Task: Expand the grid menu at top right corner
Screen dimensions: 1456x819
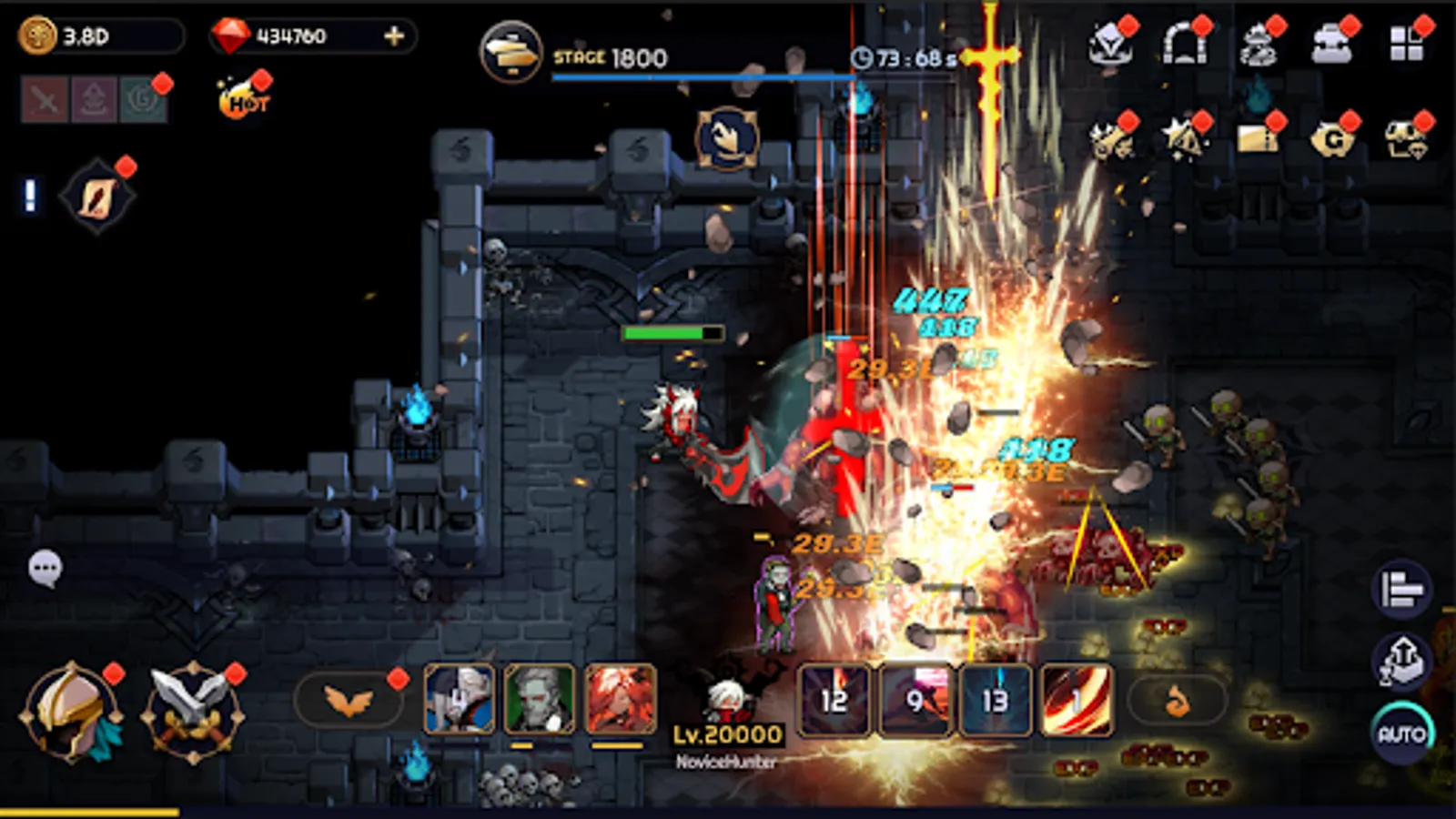Action: [1405, 42]
